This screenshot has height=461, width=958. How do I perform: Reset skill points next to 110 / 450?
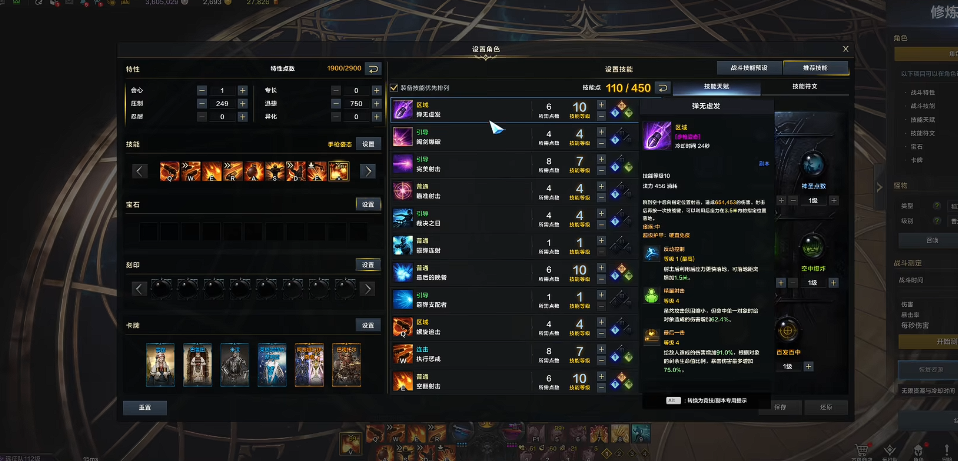[x=662, y=88]
